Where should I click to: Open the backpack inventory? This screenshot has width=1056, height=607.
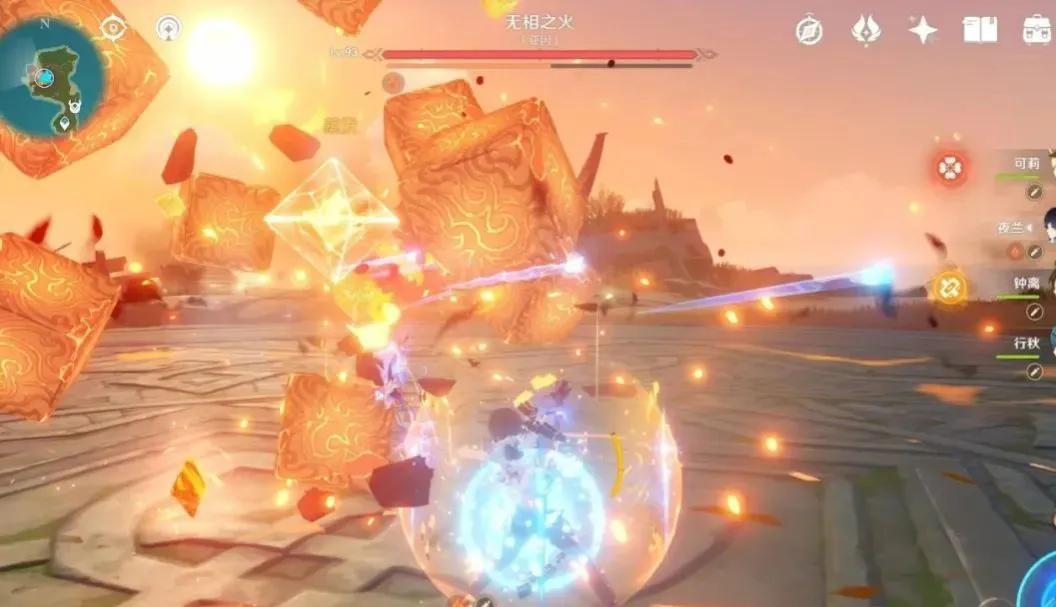[1037, 30]
